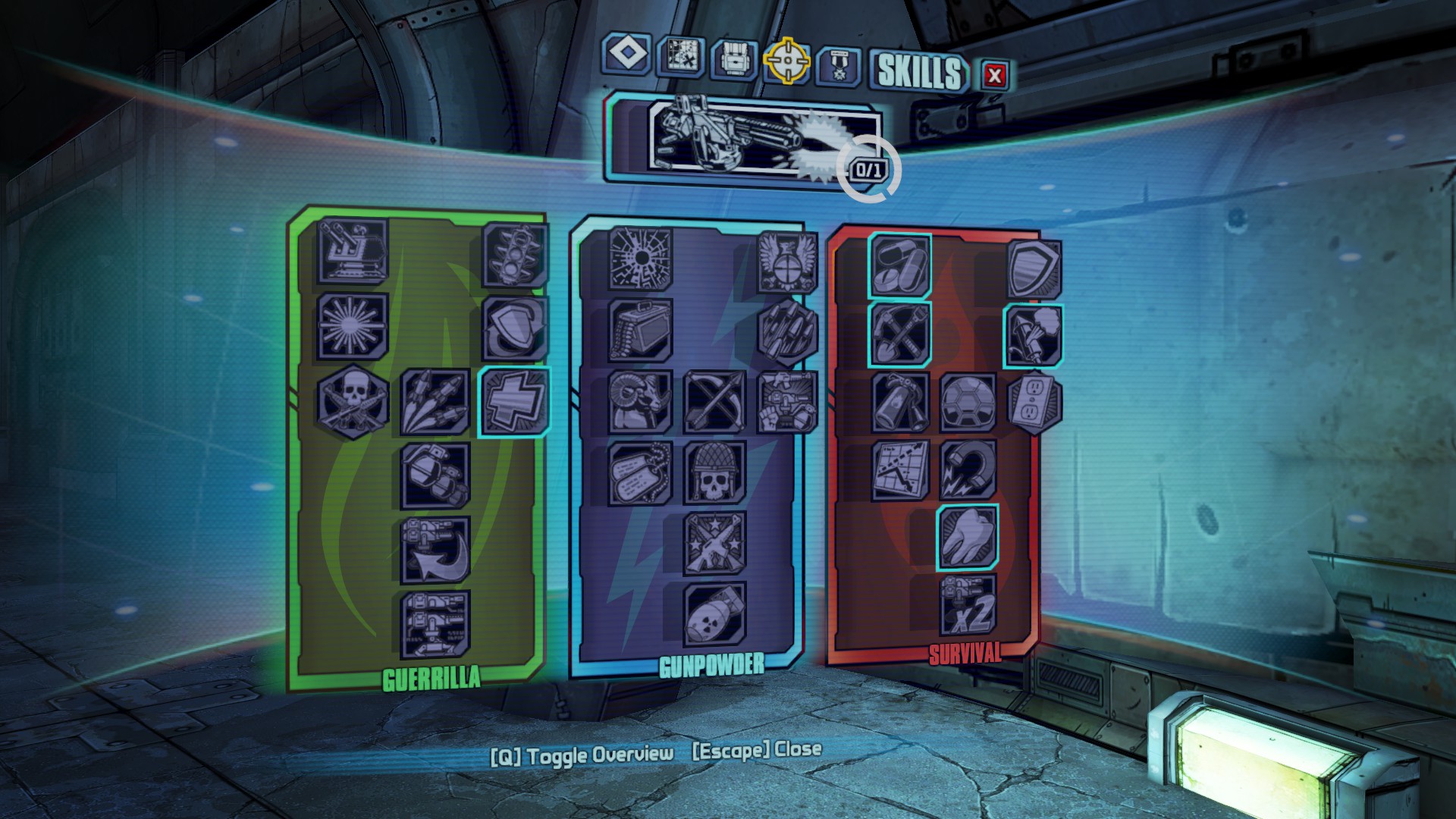This screenshot has width=1456, height=819.
Task: Open the missions tab with diamond icon
Action: [627, 54]
